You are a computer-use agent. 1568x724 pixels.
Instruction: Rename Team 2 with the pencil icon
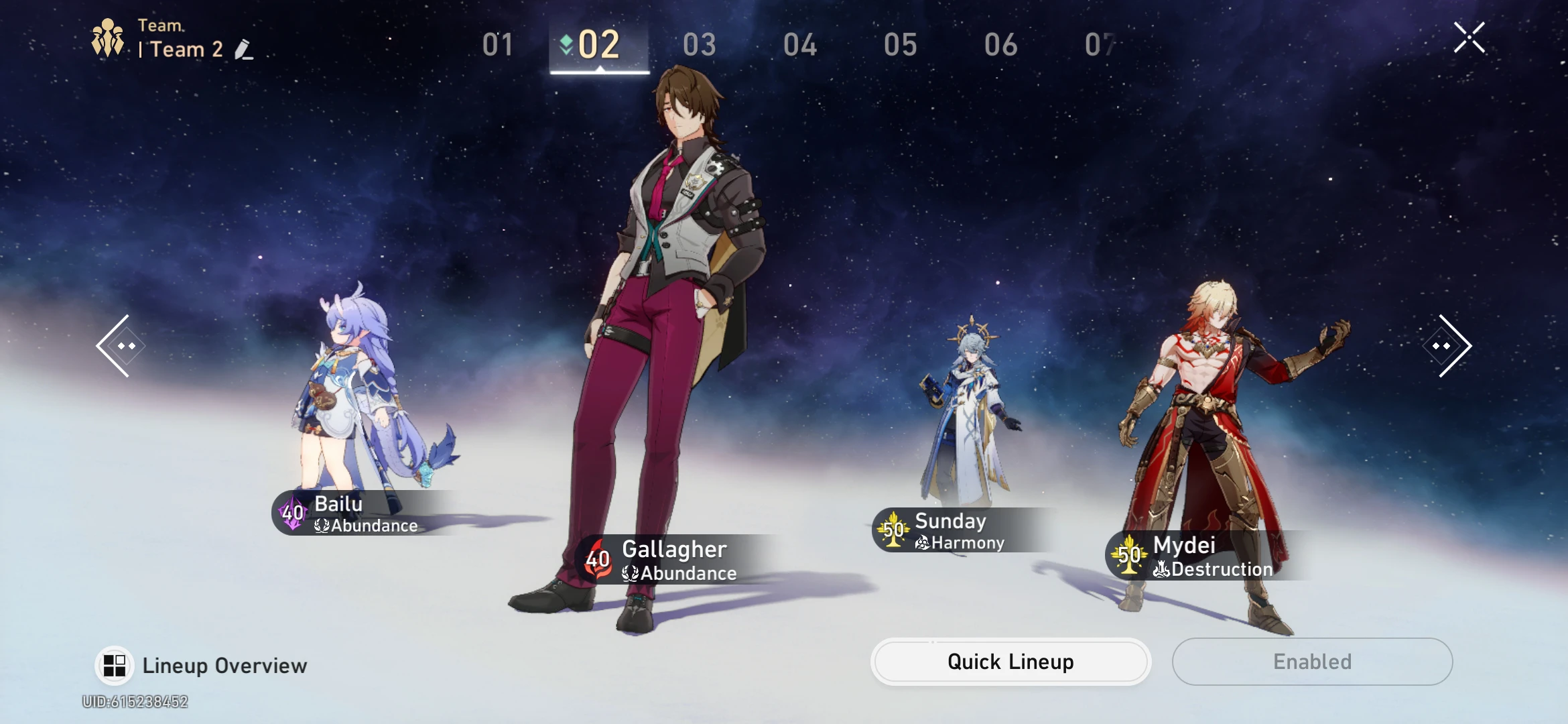point(244,50)
